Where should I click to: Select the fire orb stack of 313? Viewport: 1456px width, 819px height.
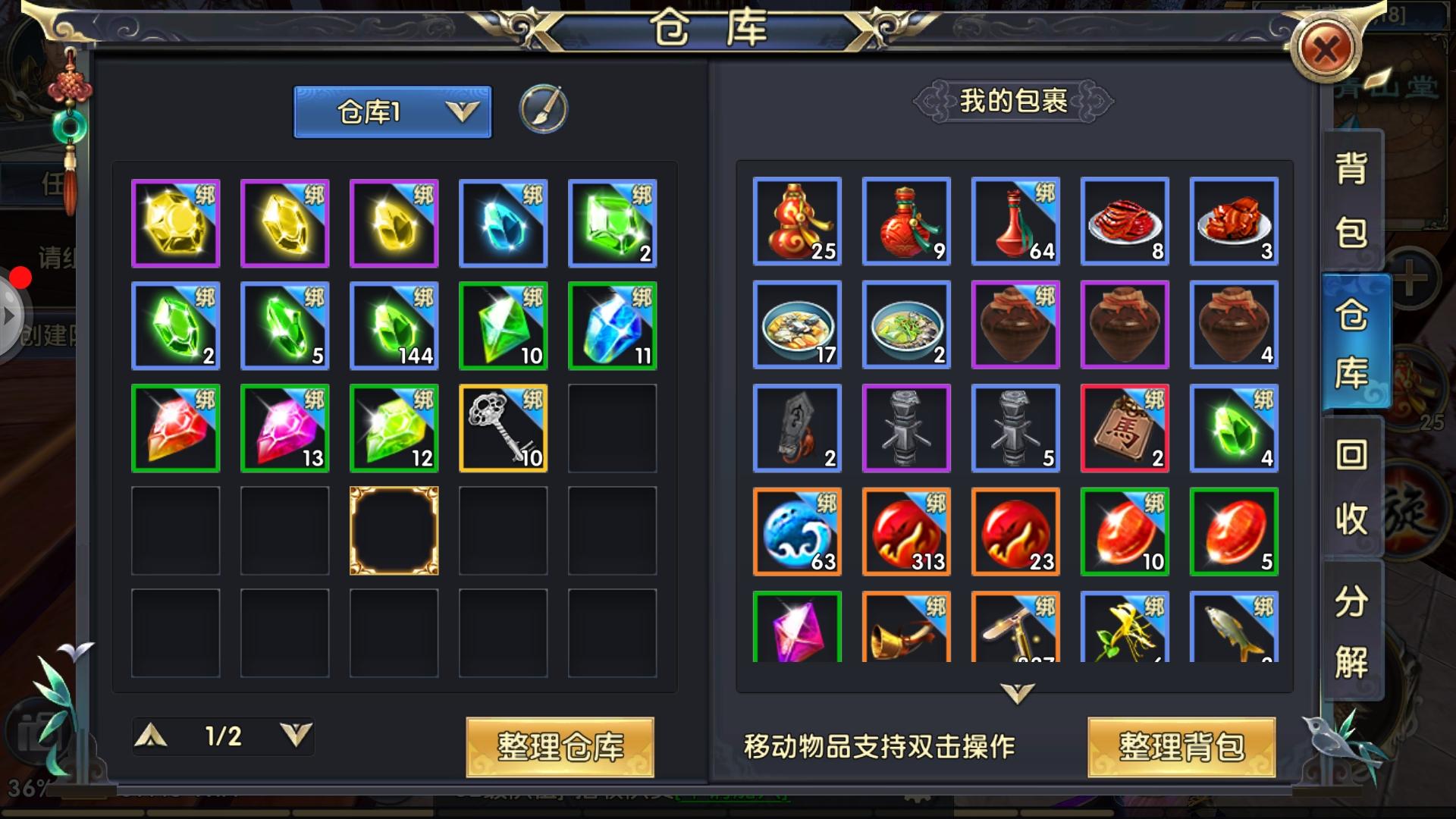point(906,532)
